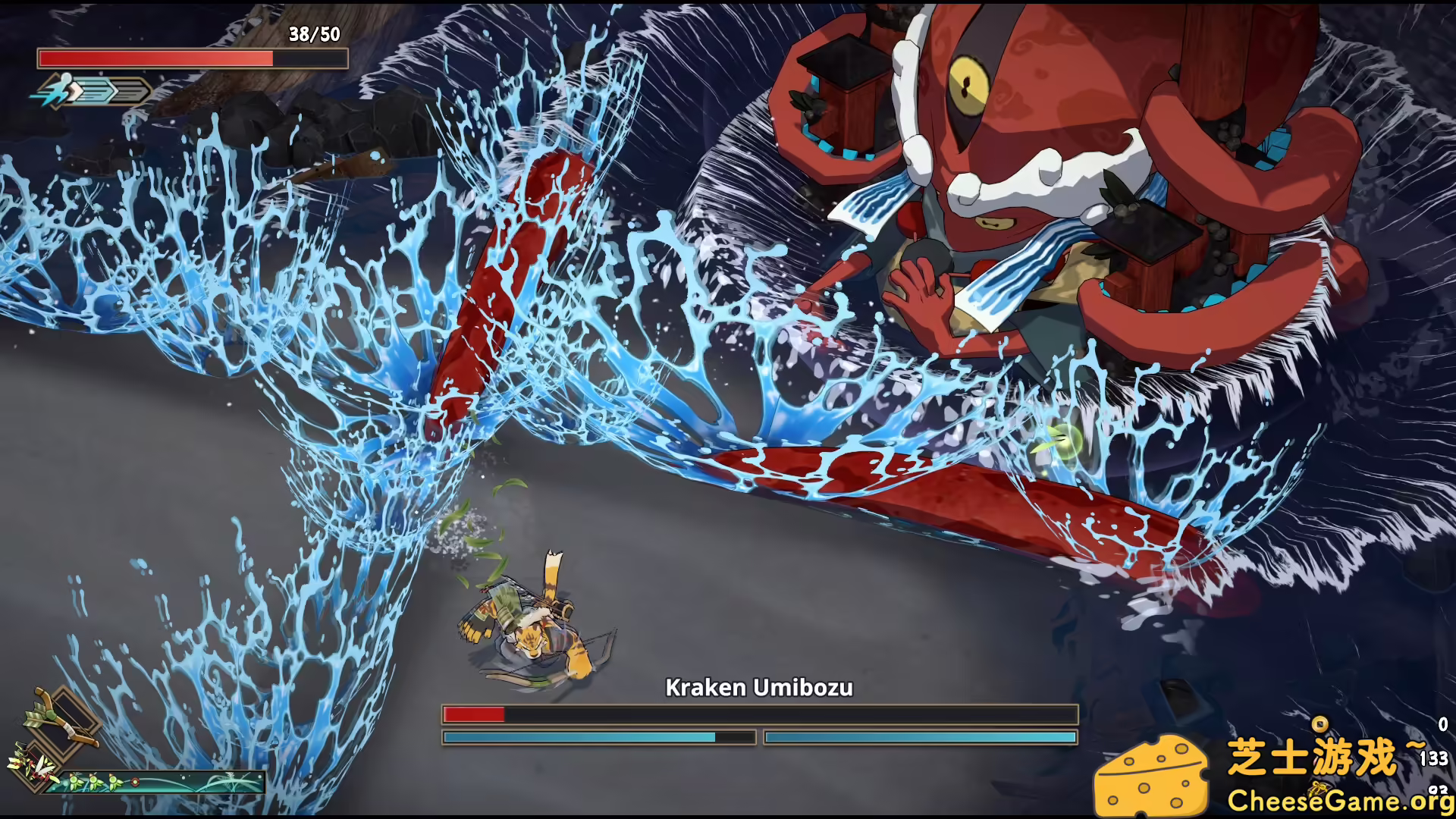Select the gift box icon beside the 133 counter

[x=1318, y=790]
